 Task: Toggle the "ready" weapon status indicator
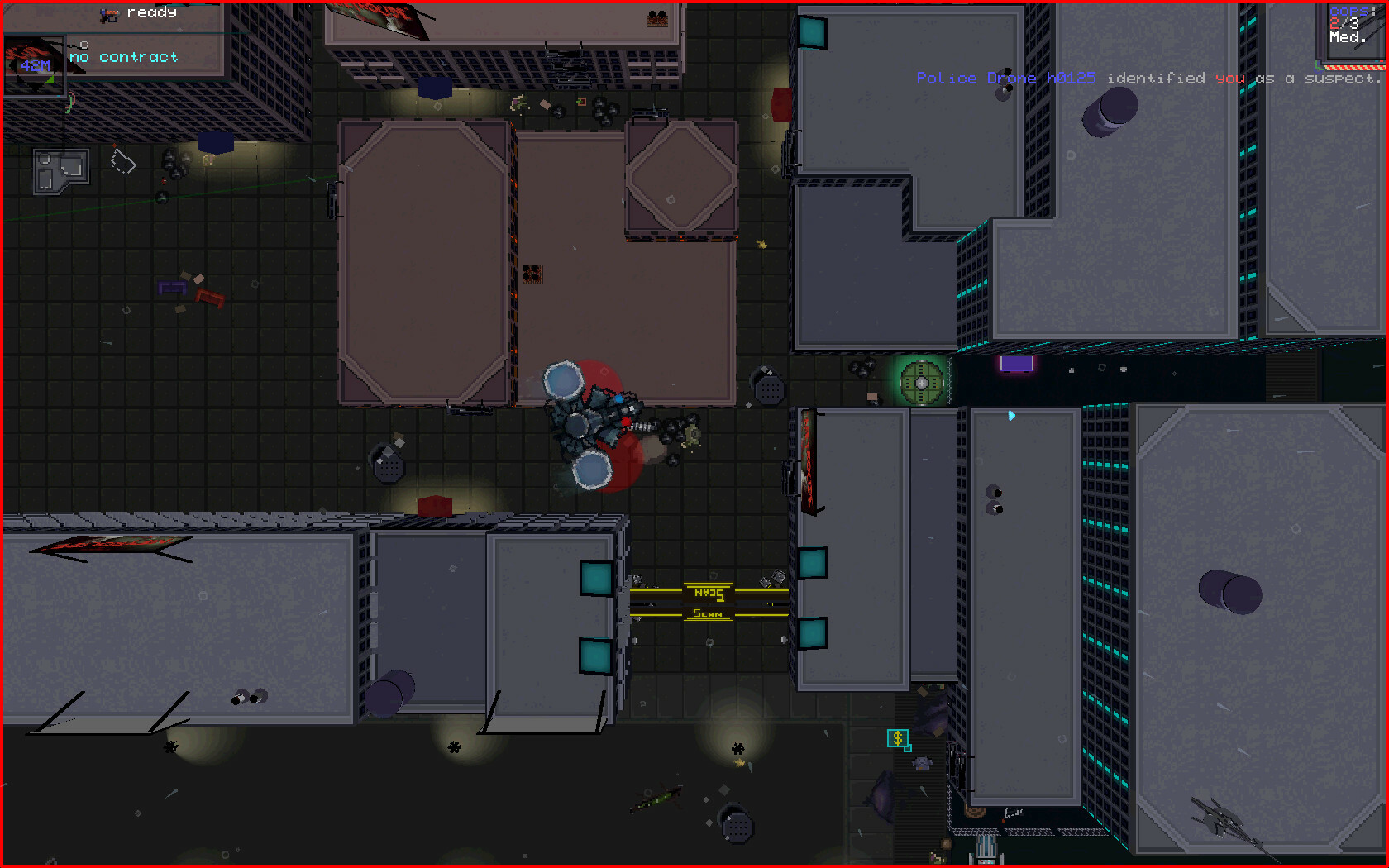(152, 12)
